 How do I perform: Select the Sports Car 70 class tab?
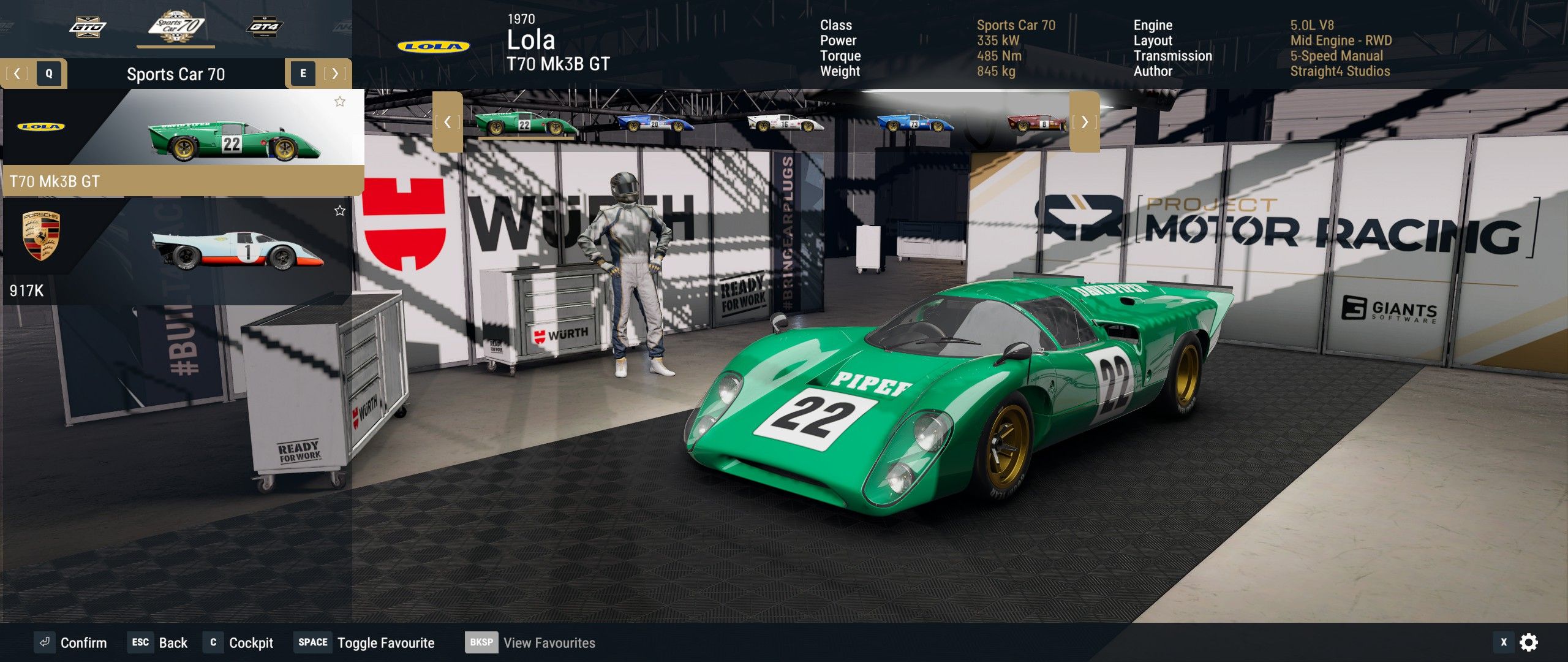tap(176, 27)
